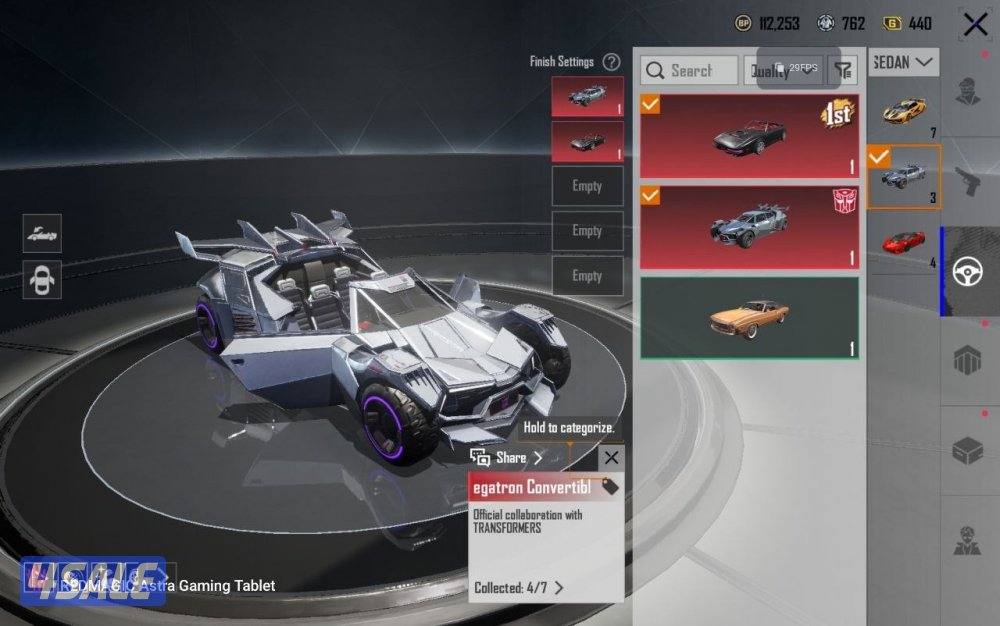Expand the SEDAN vehicle type dropdown

click(904, 62)
